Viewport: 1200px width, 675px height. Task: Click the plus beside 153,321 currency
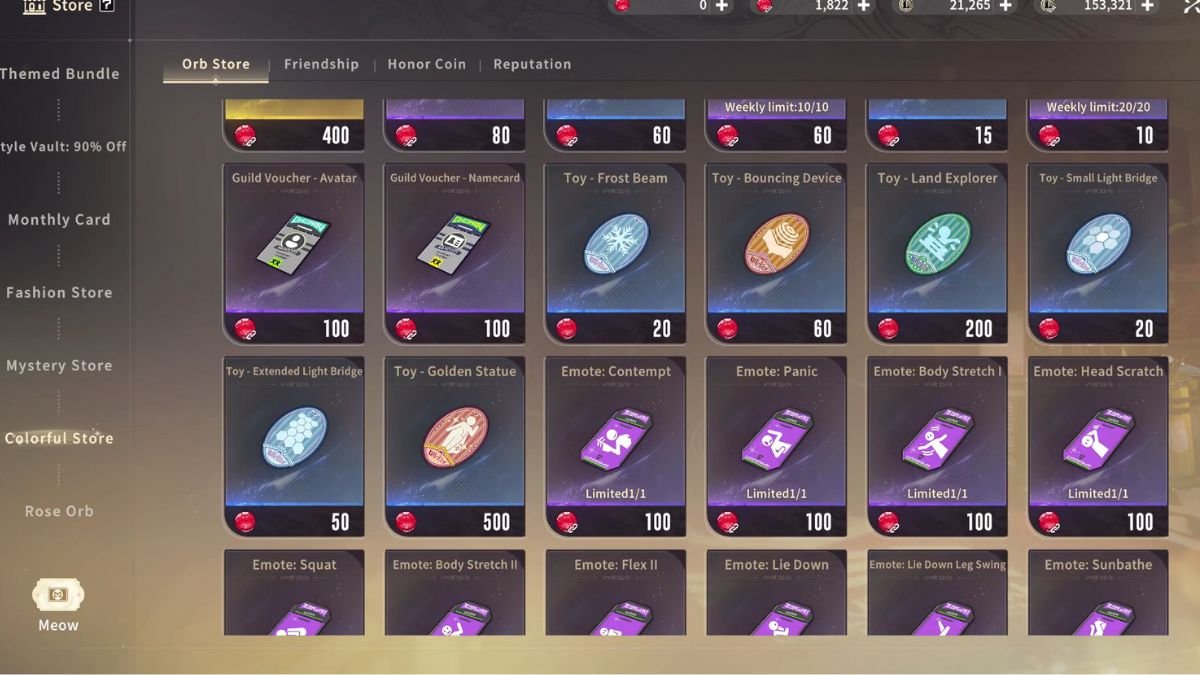tap(1147, 6)
